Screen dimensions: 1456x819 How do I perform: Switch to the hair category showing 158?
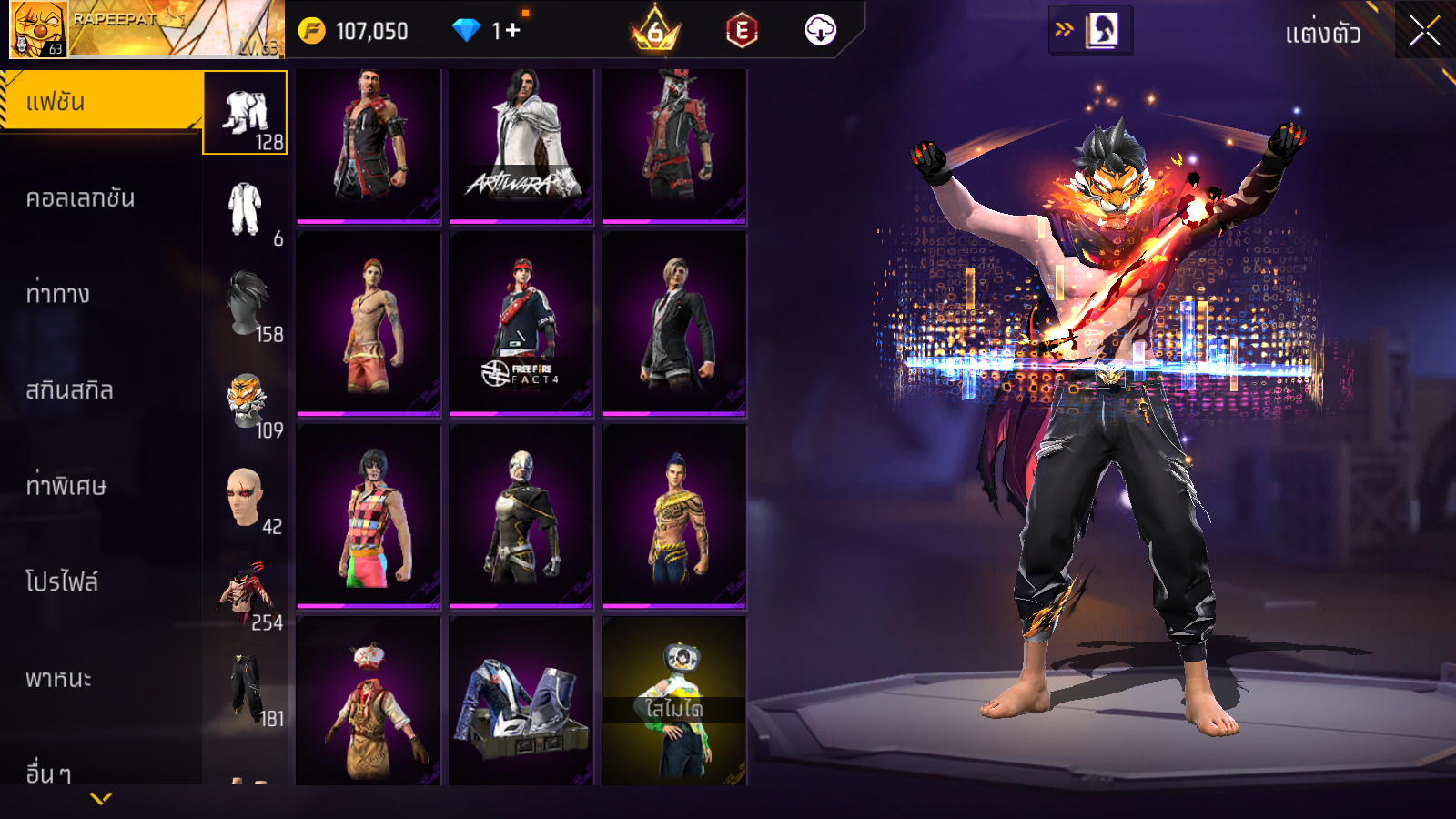[x=246, y=305]
